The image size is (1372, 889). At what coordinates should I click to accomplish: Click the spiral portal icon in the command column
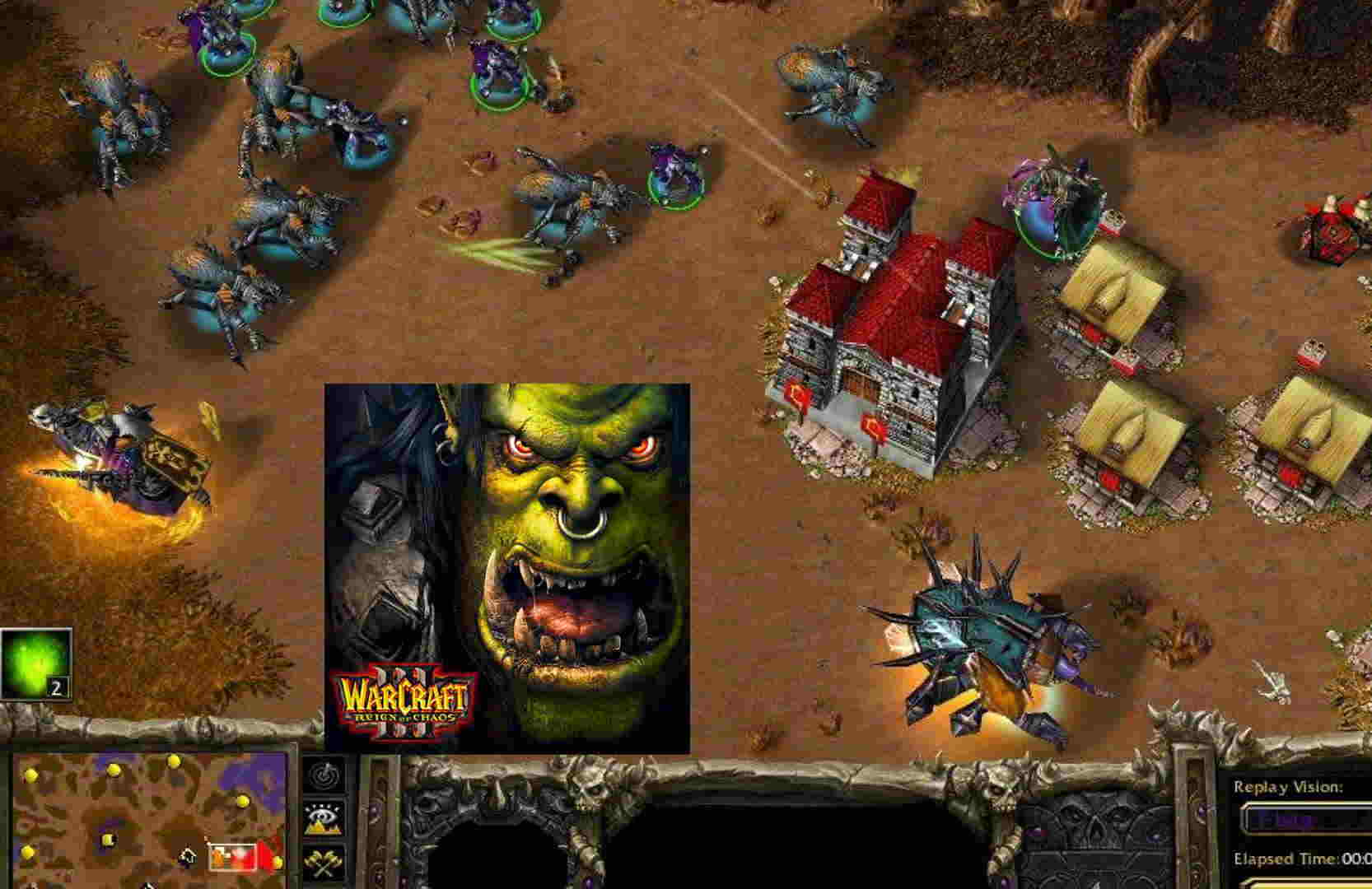(324, 775)
